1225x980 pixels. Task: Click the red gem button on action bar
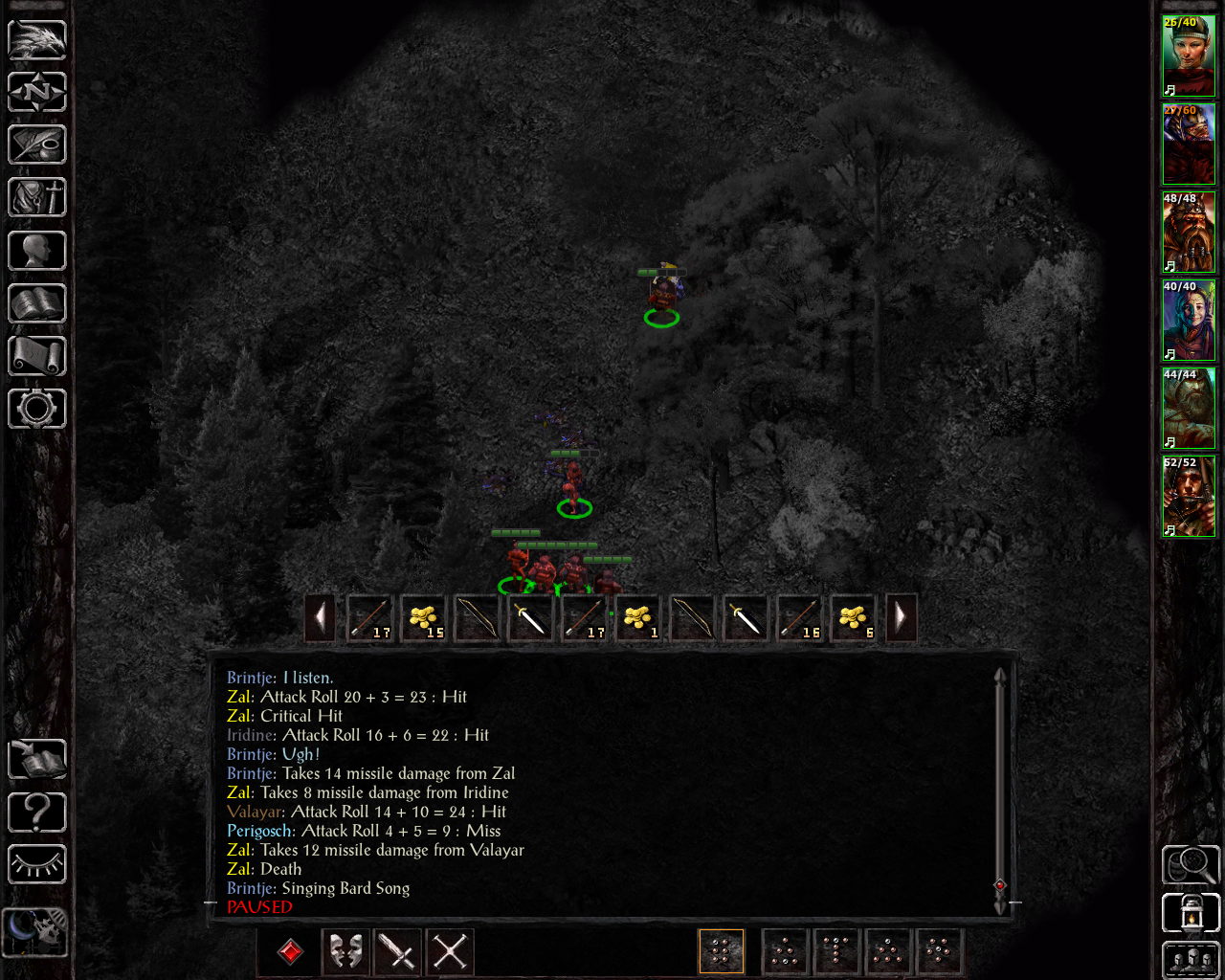(291, 951)
